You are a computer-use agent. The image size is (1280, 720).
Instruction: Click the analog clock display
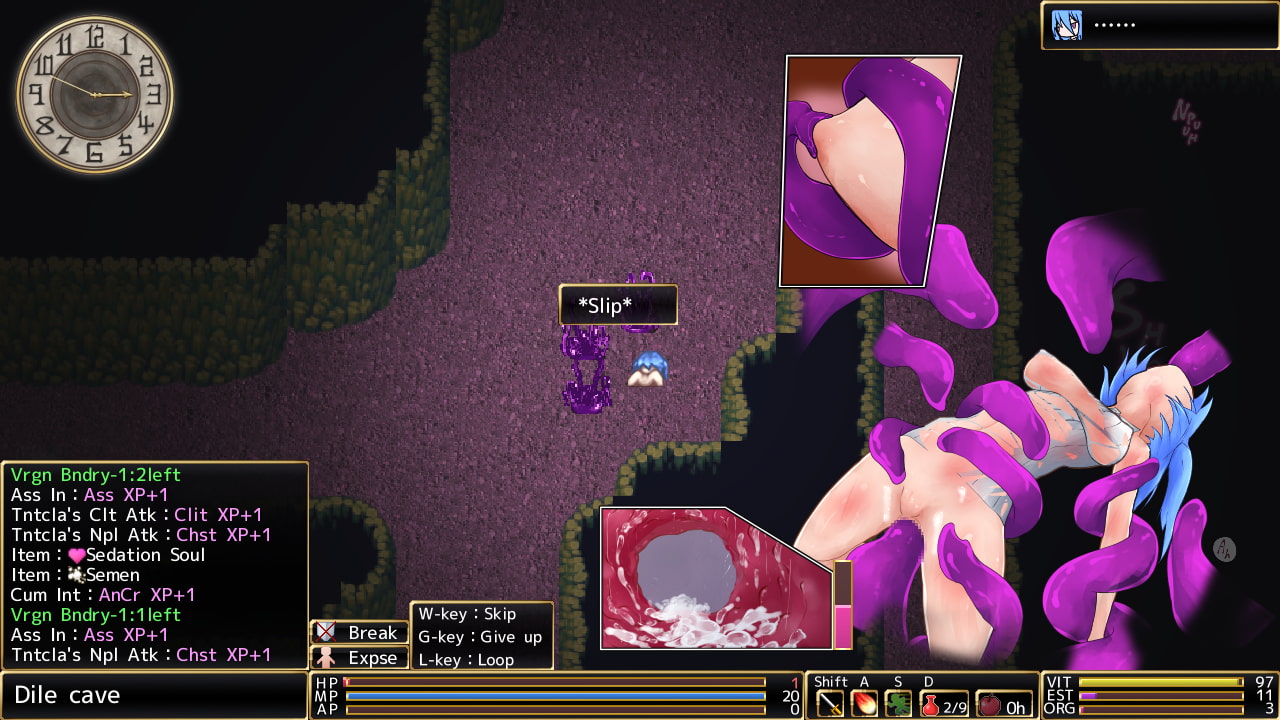(x=95, y=94)
